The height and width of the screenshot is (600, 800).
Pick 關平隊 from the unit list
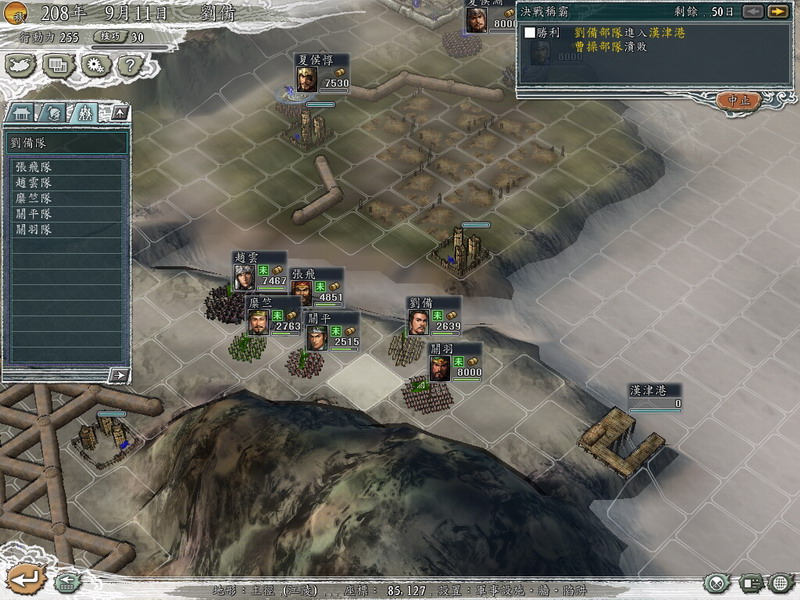[x=33, y=214]
